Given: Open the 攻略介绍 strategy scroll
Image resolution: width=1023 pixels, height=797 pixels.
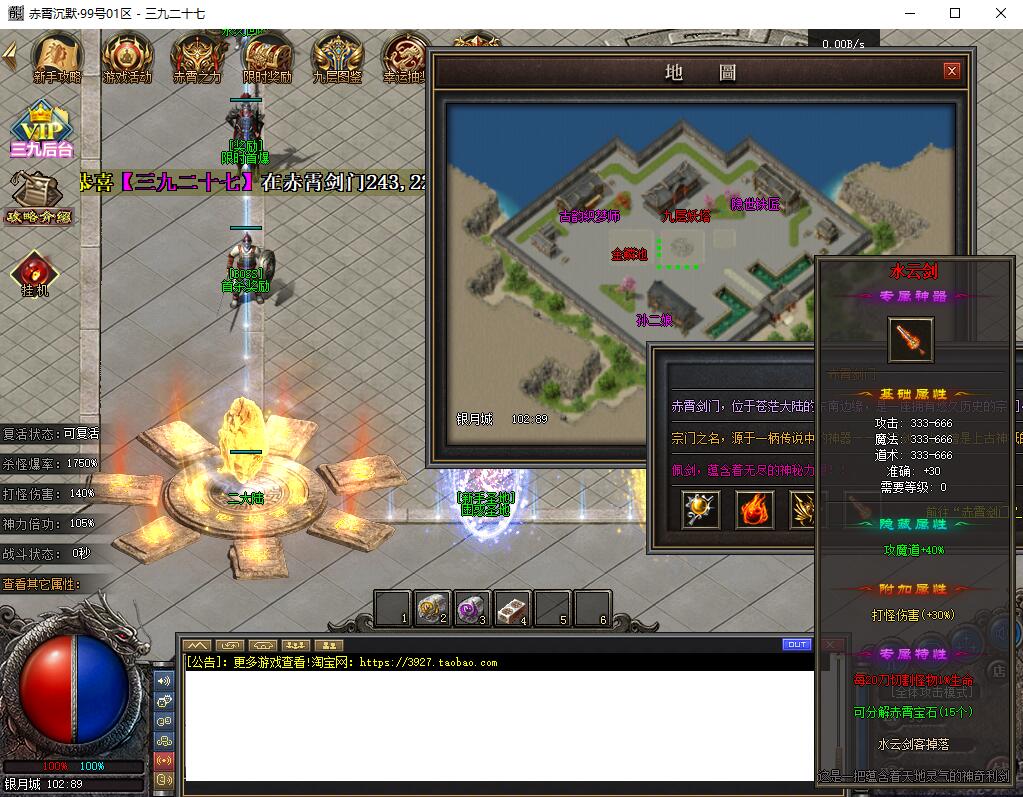Looking at the screenshot, I should 37,197.
